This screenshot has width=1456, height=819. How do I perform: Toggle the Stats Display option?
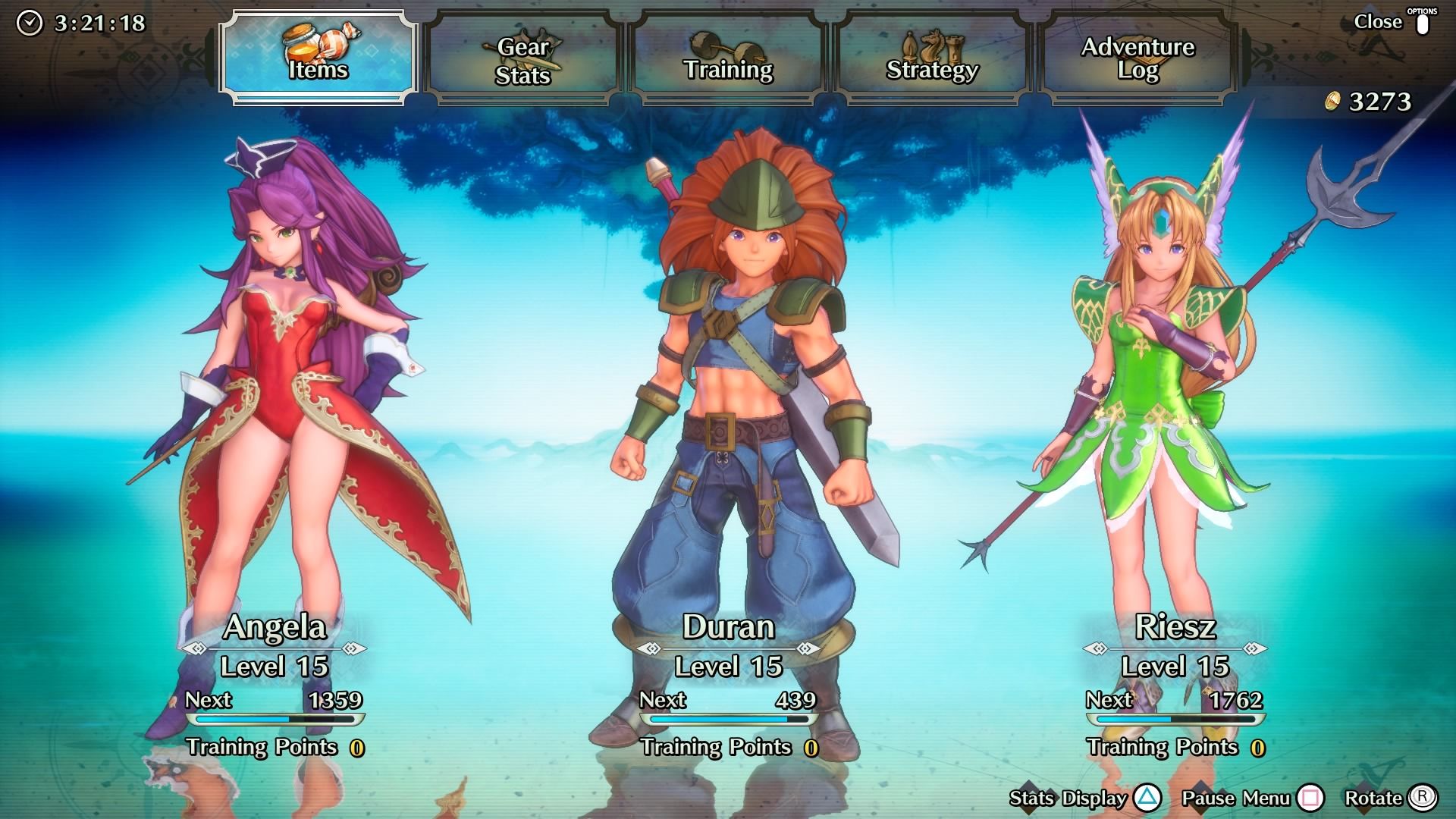pos(1084,798)
